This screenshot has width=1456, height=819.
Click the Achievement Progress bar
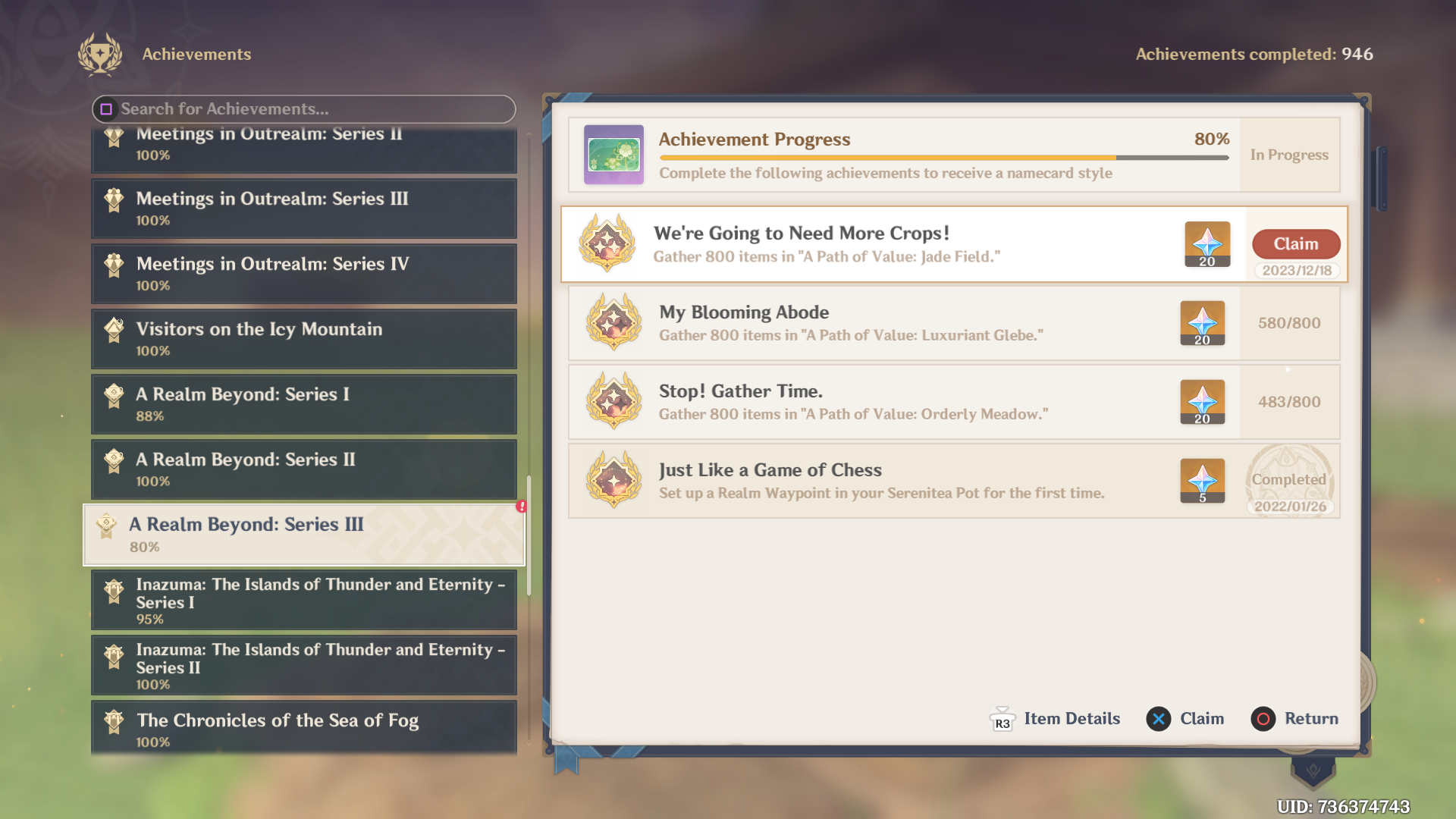coord(943,158)
